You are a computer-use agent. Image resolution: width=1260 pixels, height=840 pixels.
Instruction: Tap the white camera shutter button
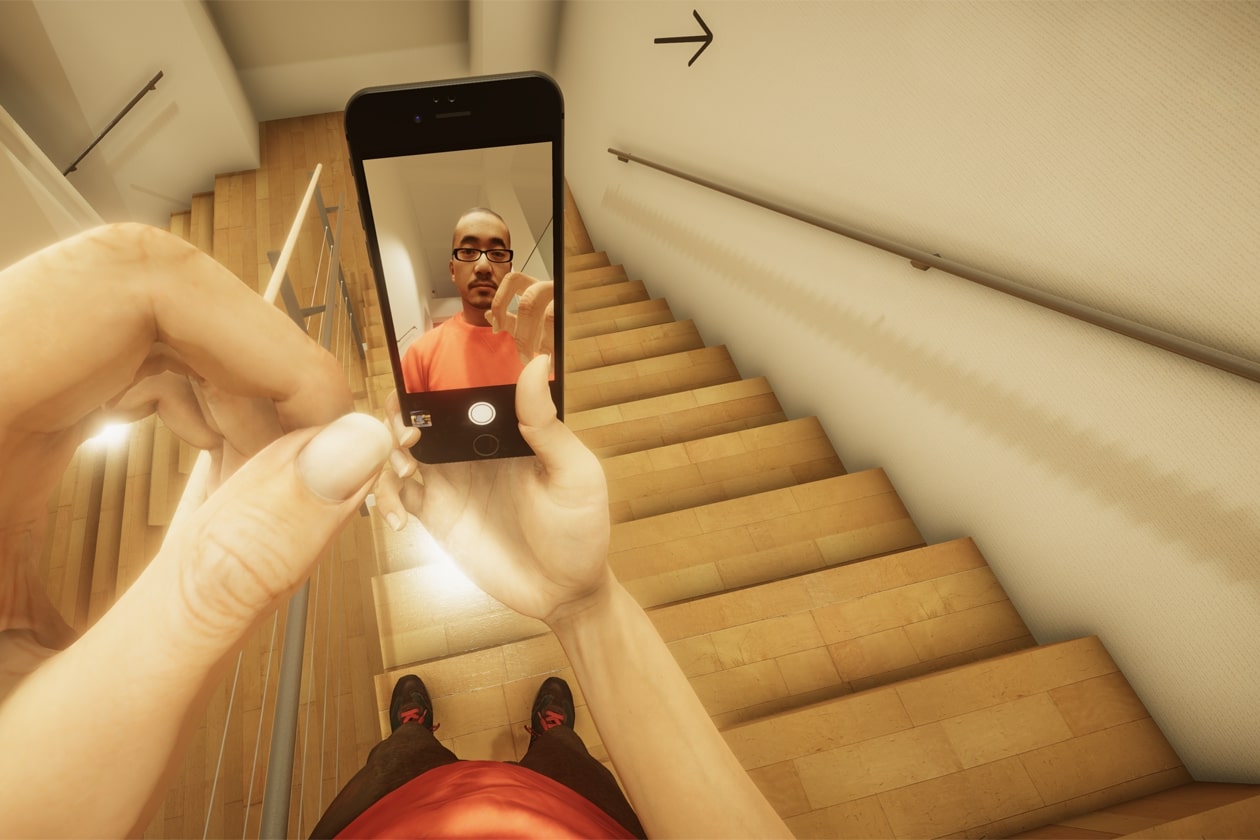[482, 412]
